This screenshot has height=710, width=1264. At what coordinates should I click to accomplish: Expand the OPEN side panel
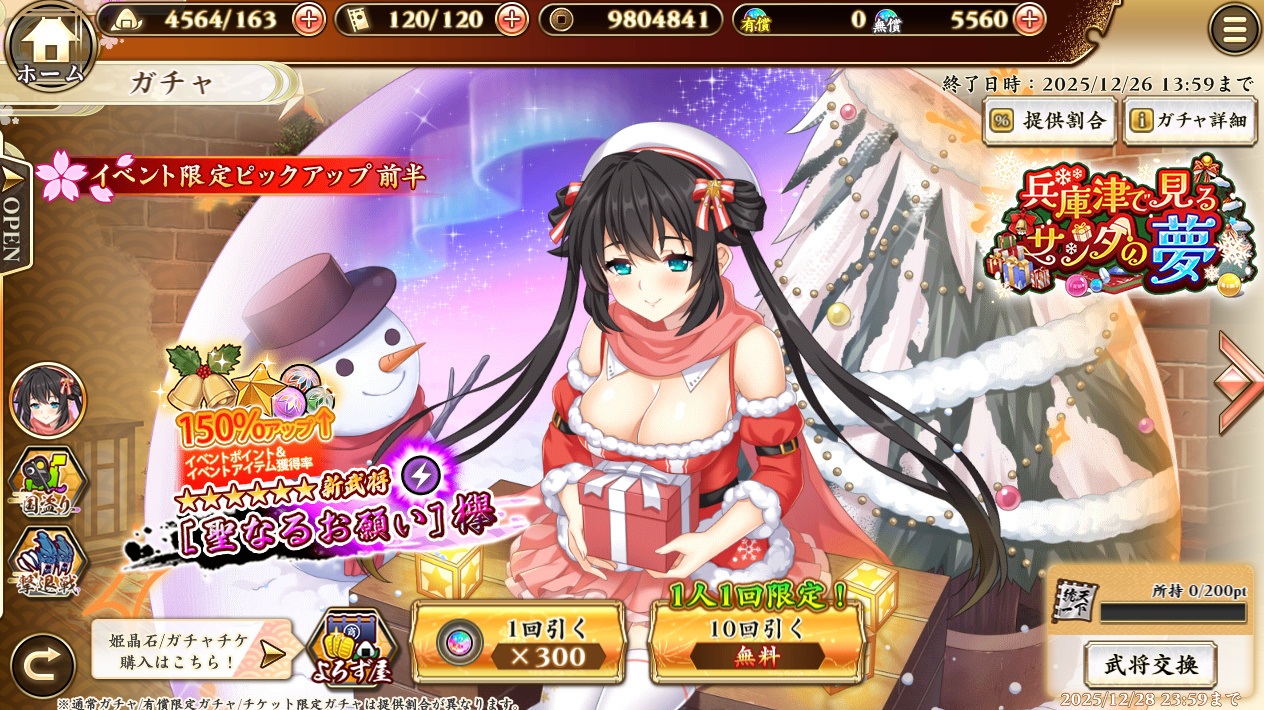[14, 215]
